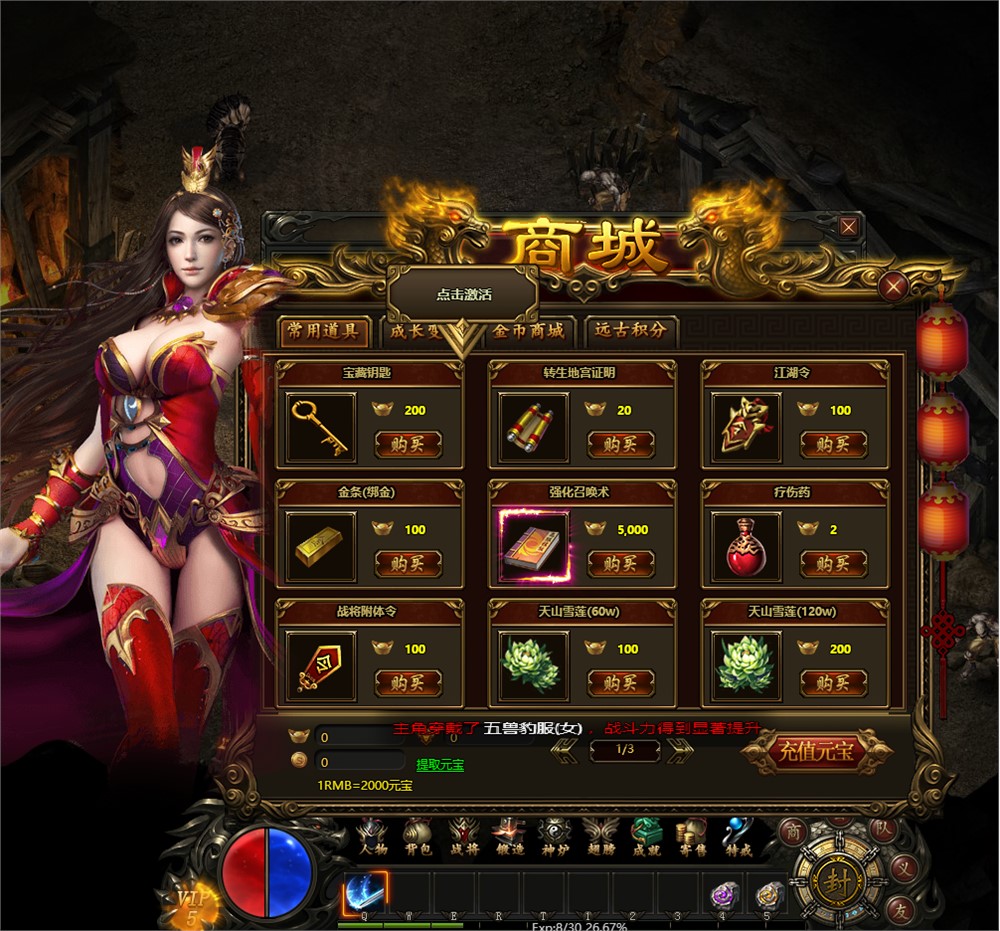Open the 金币商城 tab
The width and height of the screenshot is (1000, 931).
point(528,331)
